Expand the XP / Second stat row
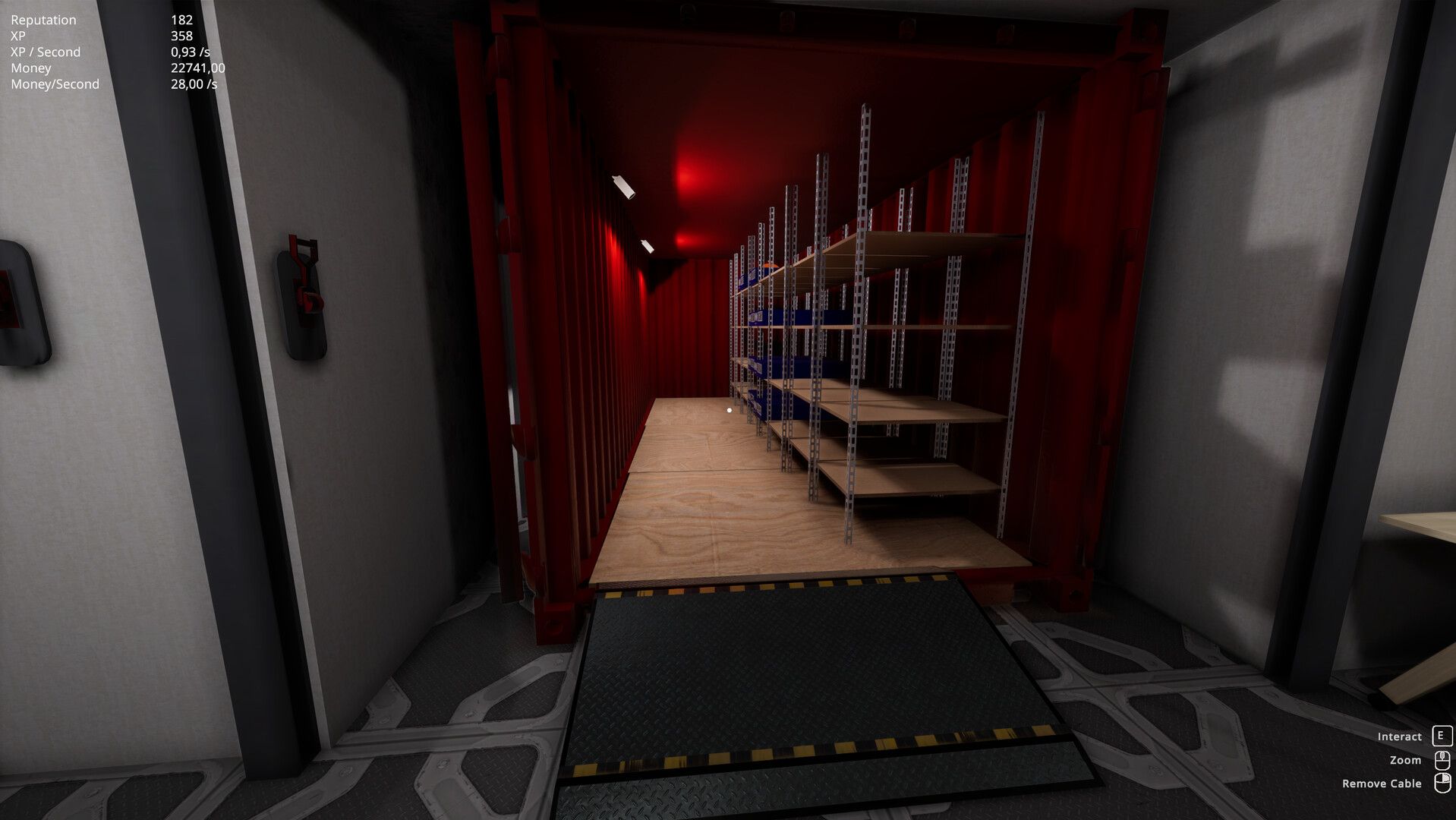Viewport: 1456px width, 820px height. pos(44,52)
